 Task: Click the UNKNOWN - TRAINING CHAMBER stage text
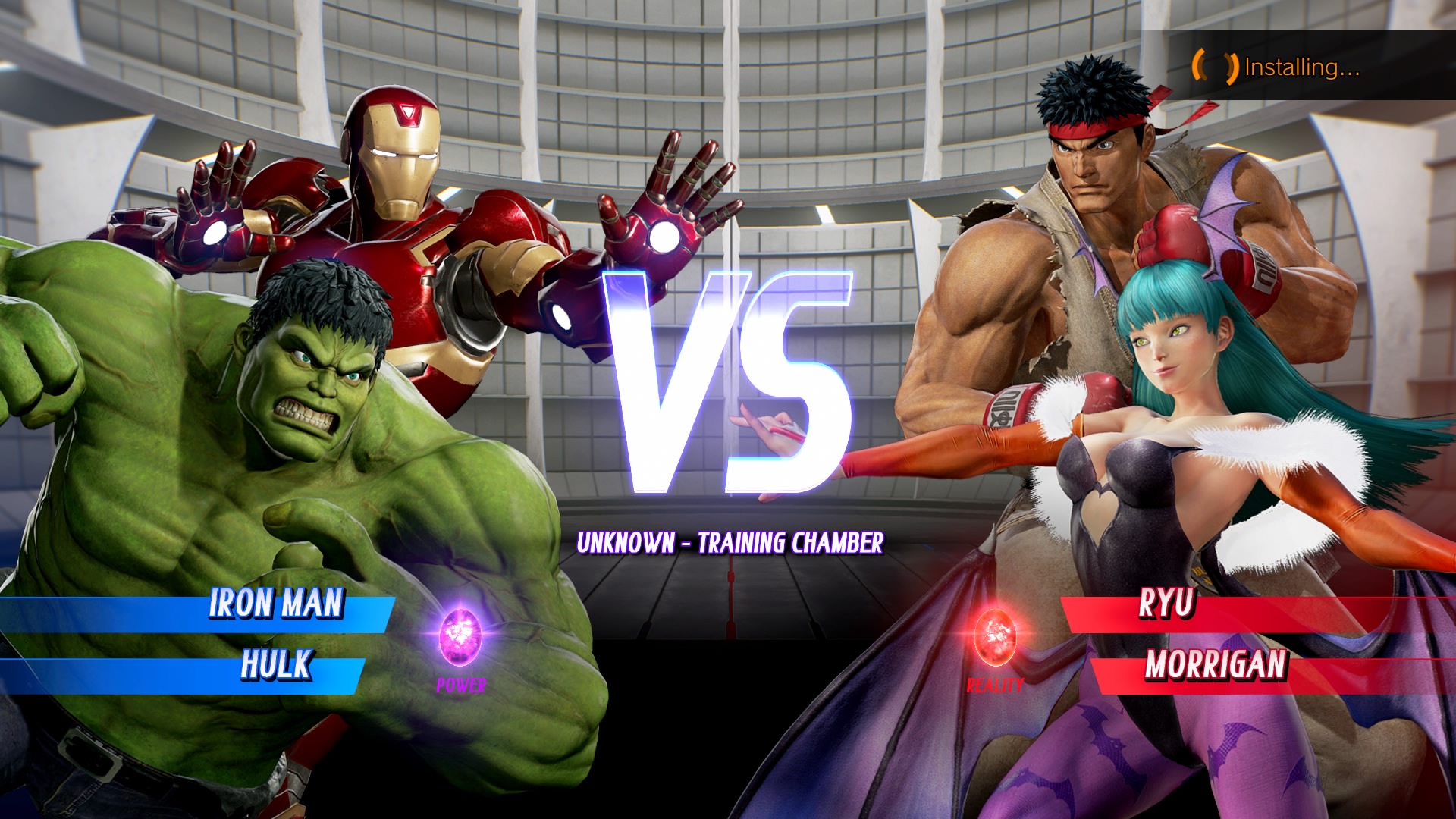730,543
